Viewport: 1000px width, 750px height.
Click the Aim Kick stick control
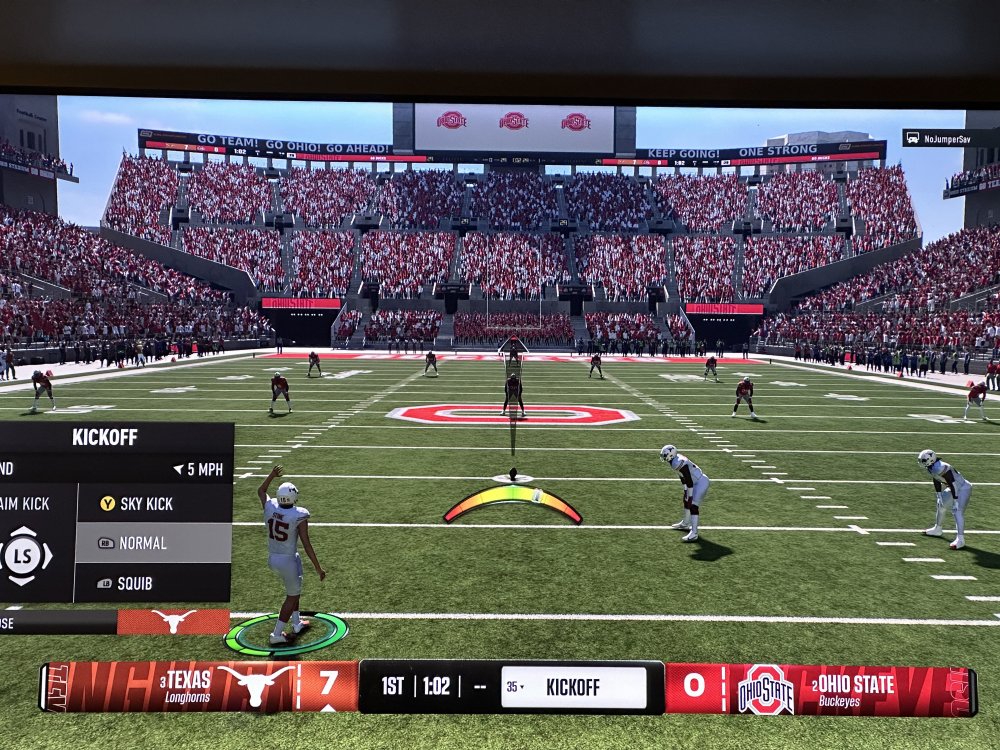point(25,556)
